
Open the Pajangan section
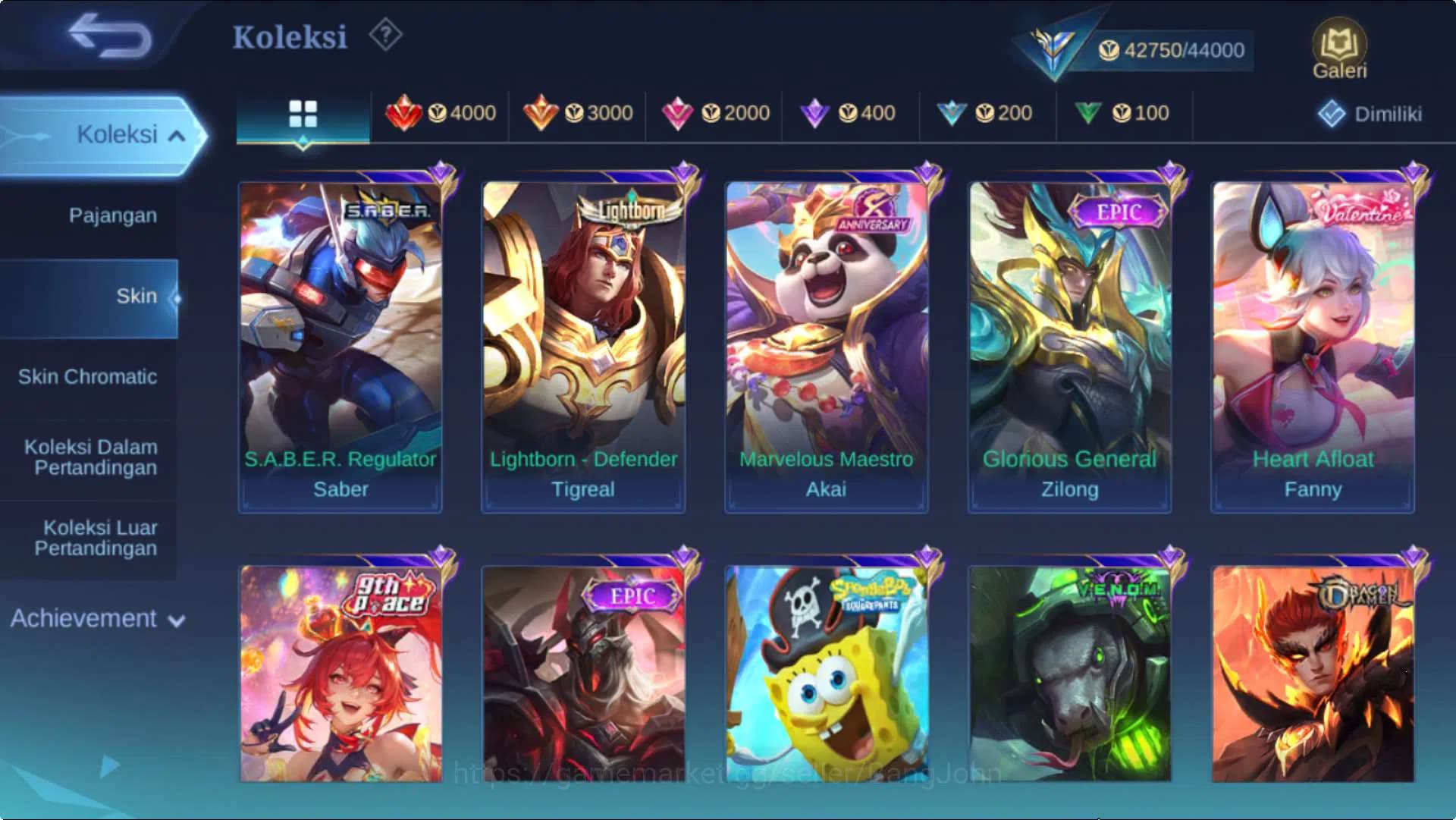(x=112, y=215)
